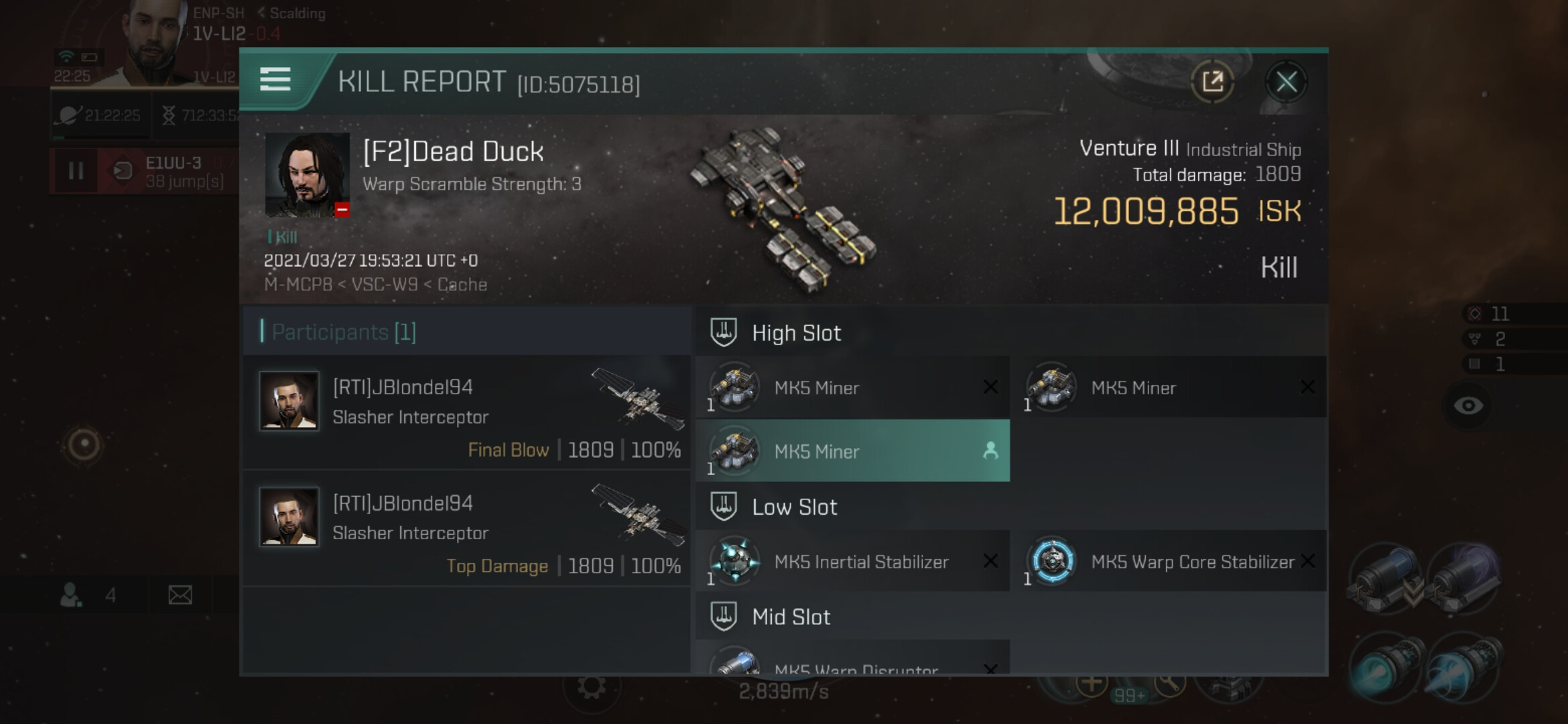The width and height of the screenshot is (1568, 724).
Task: Share the kill report via export icon
Action: point(1212,82)
